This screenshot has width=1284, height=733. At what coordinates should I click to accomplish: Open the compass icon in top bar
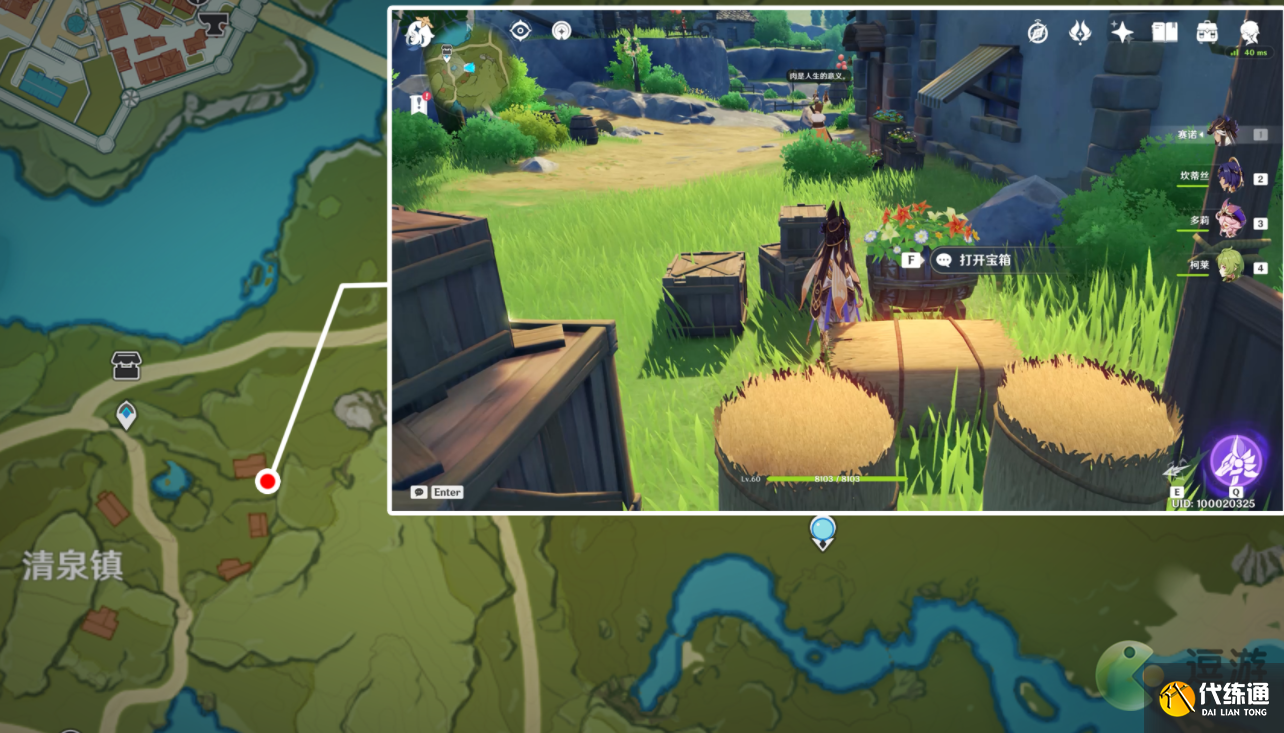click(1037, 32)
